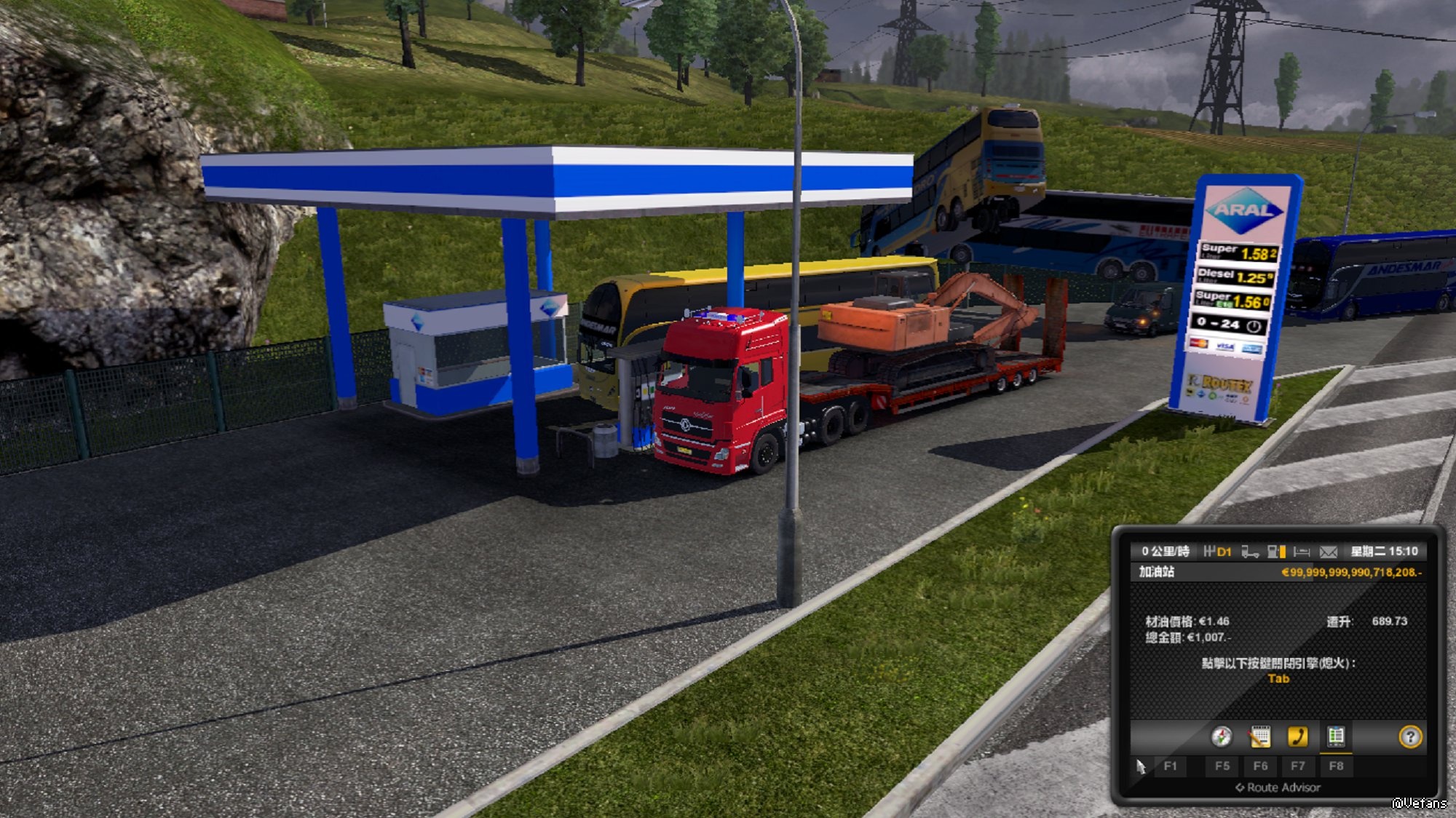Open the envelope mail icon
Screen dimensions: 1456x818
point(1329,552)
